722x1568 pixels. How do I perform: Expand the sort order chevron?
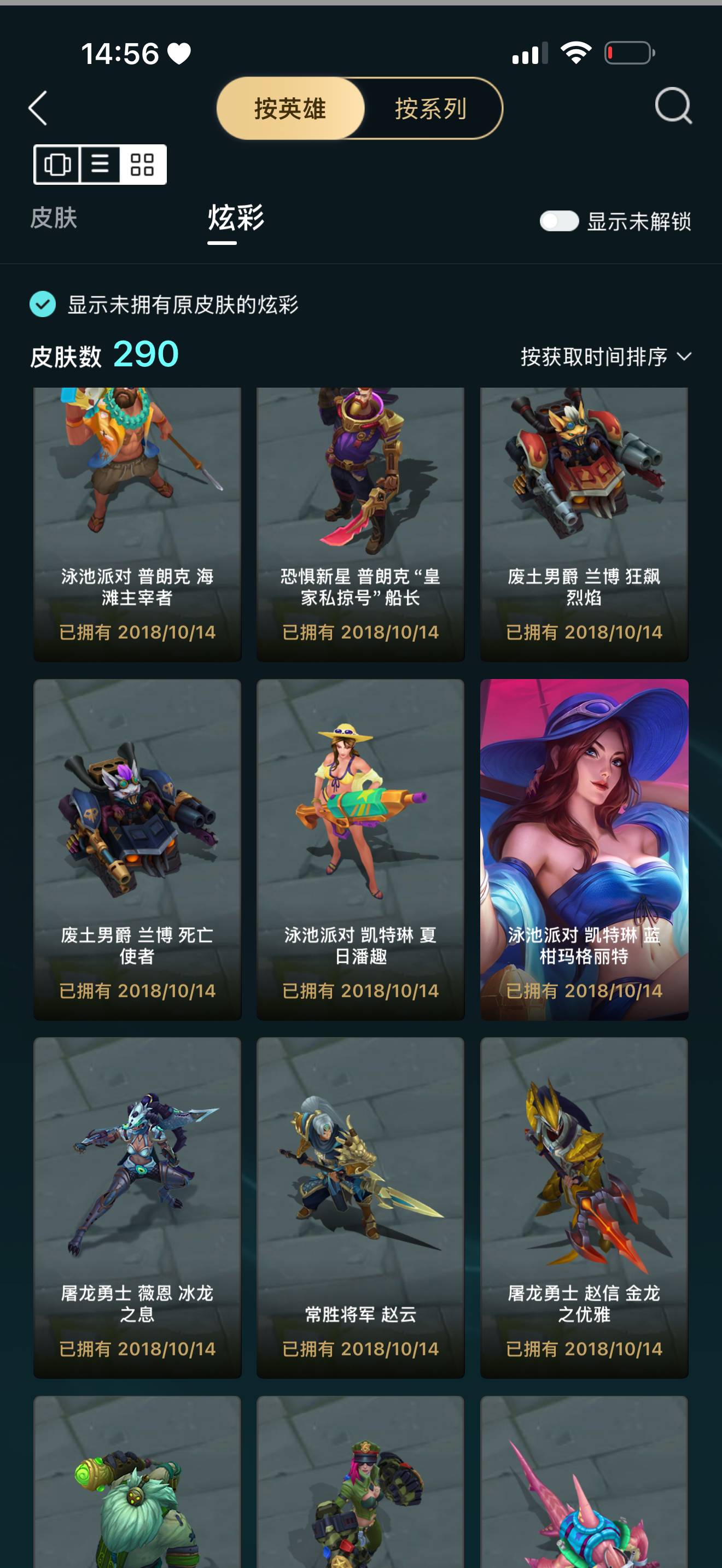(686, 358)
